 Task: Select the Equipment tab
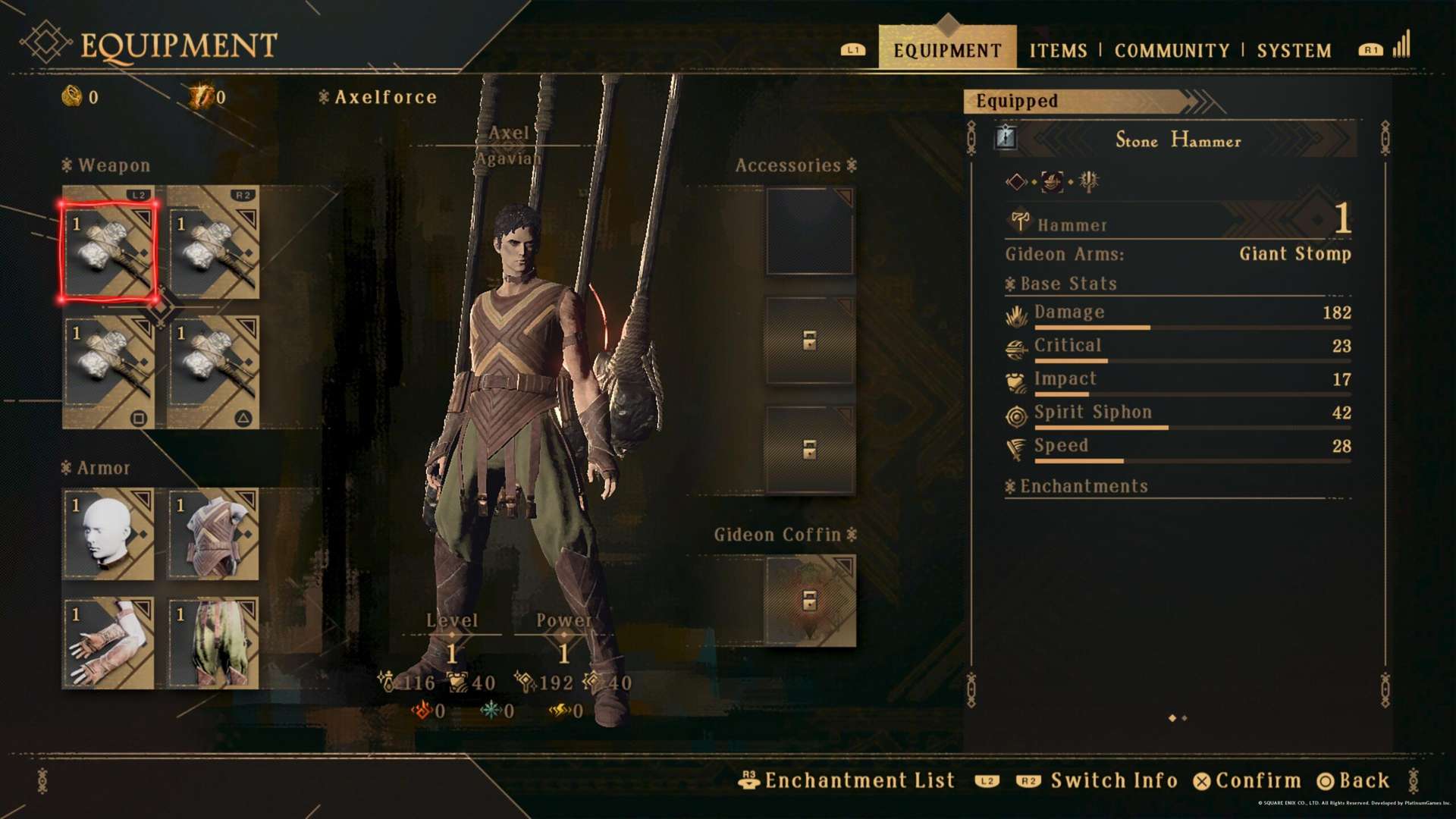(x=947, y=51)
